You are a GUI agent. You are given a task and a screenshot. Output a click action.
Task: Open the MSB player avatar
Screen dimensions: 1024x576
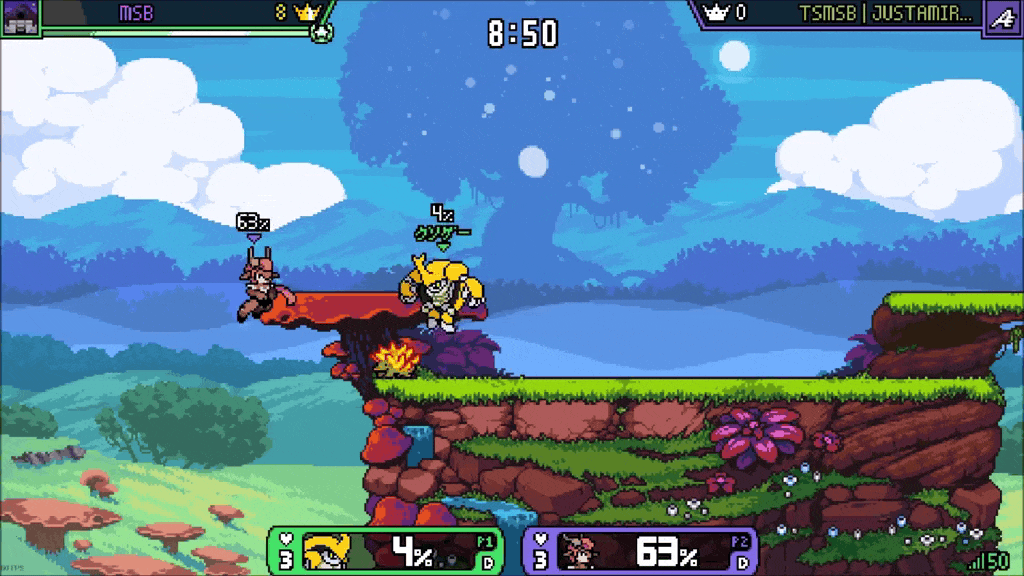coord(20,16)
